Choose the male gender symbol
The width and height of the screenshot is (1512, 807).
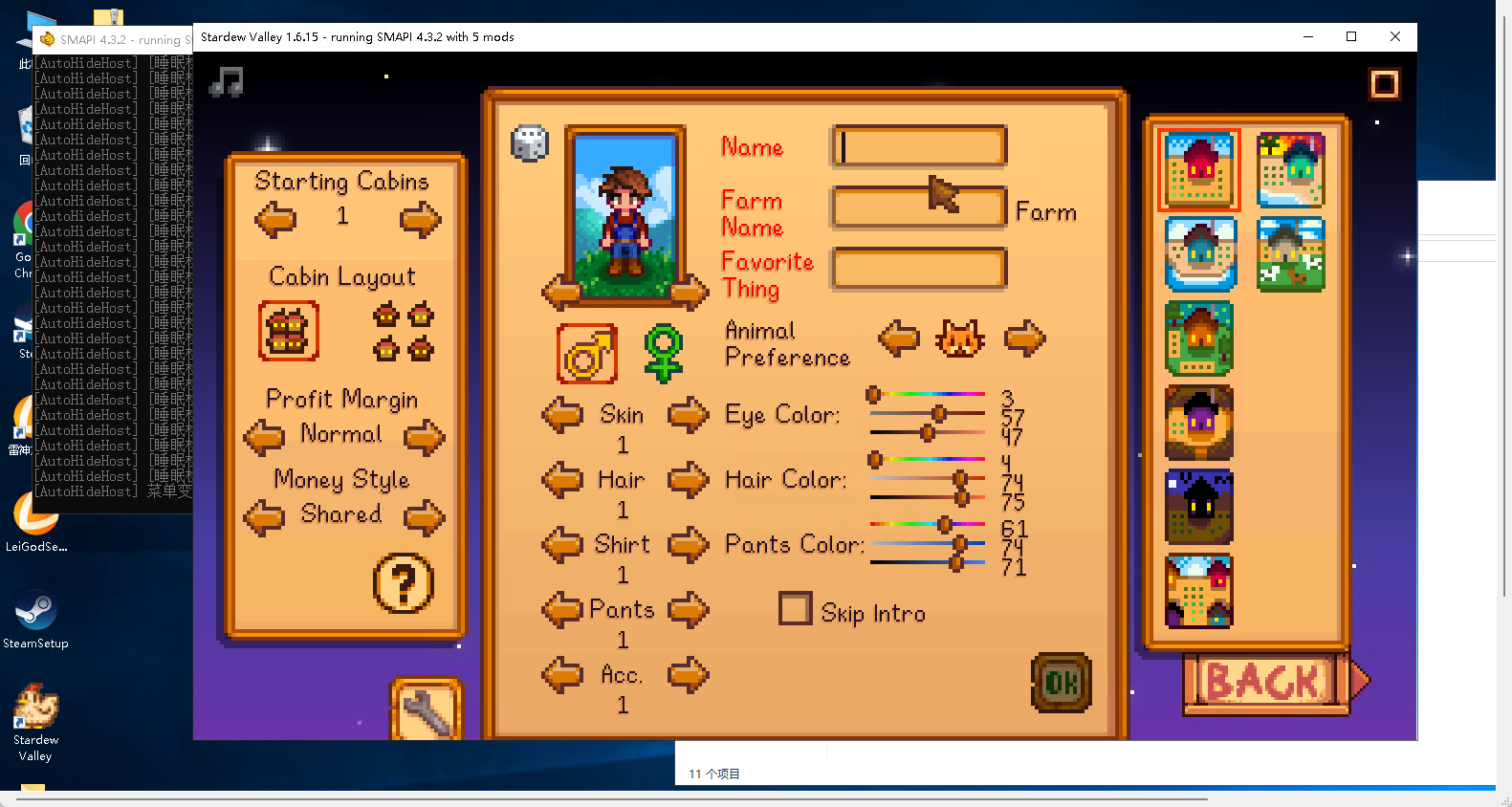pos(587,354)
